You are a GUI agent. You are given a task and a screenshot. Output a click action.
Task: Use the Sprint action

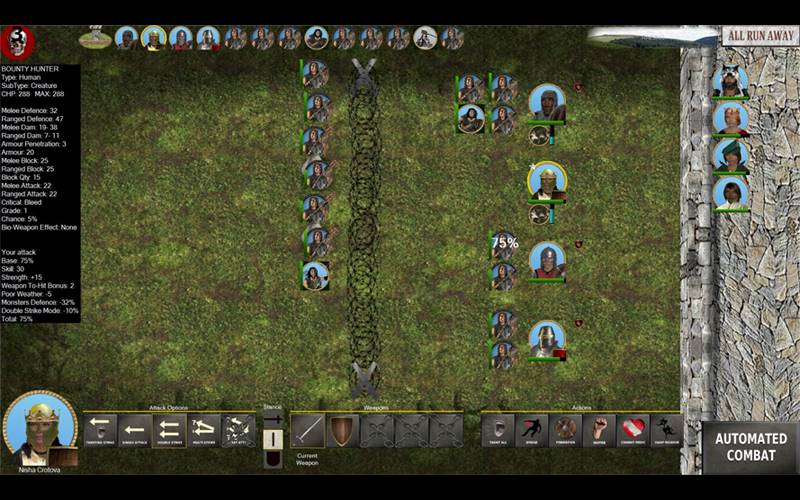pyautogui.click(x=531, y=430)
